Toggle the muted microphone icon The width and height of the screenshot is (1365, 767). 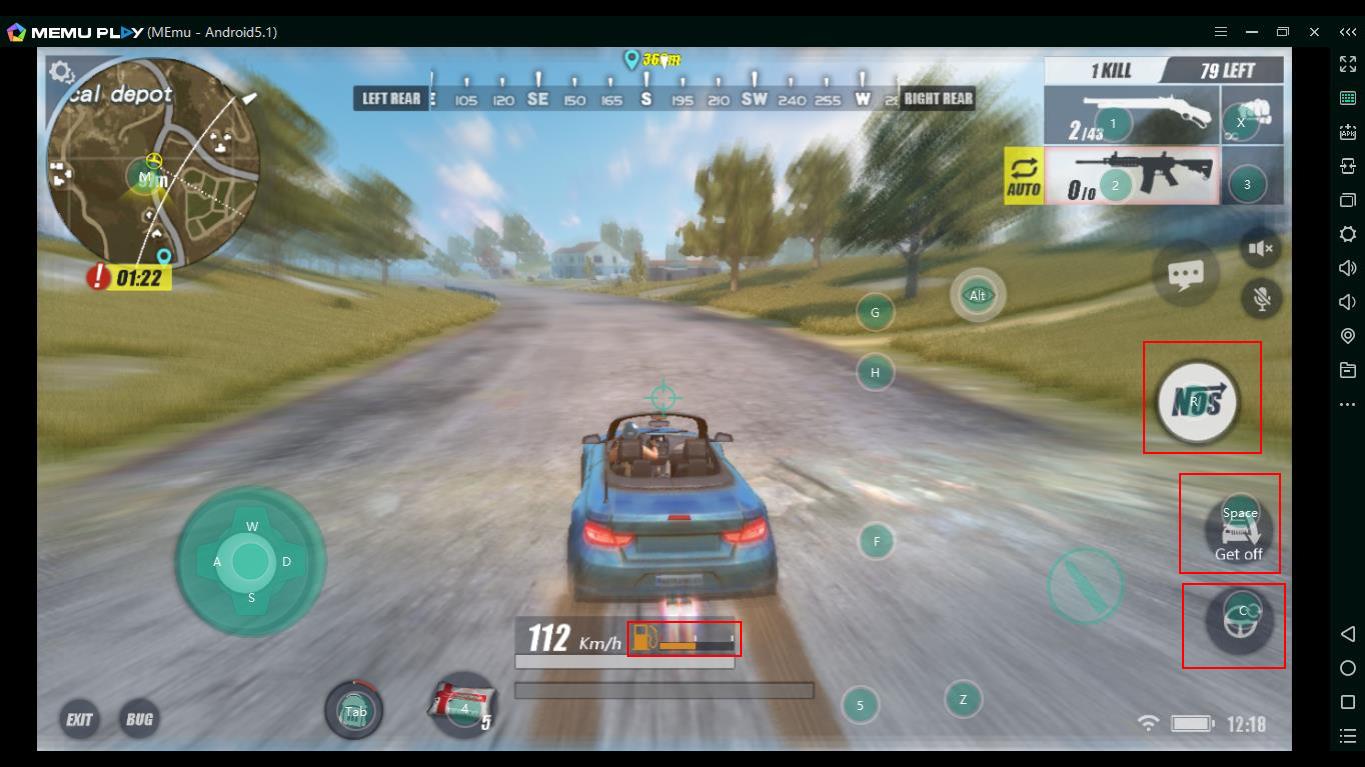pos(1261,298)
